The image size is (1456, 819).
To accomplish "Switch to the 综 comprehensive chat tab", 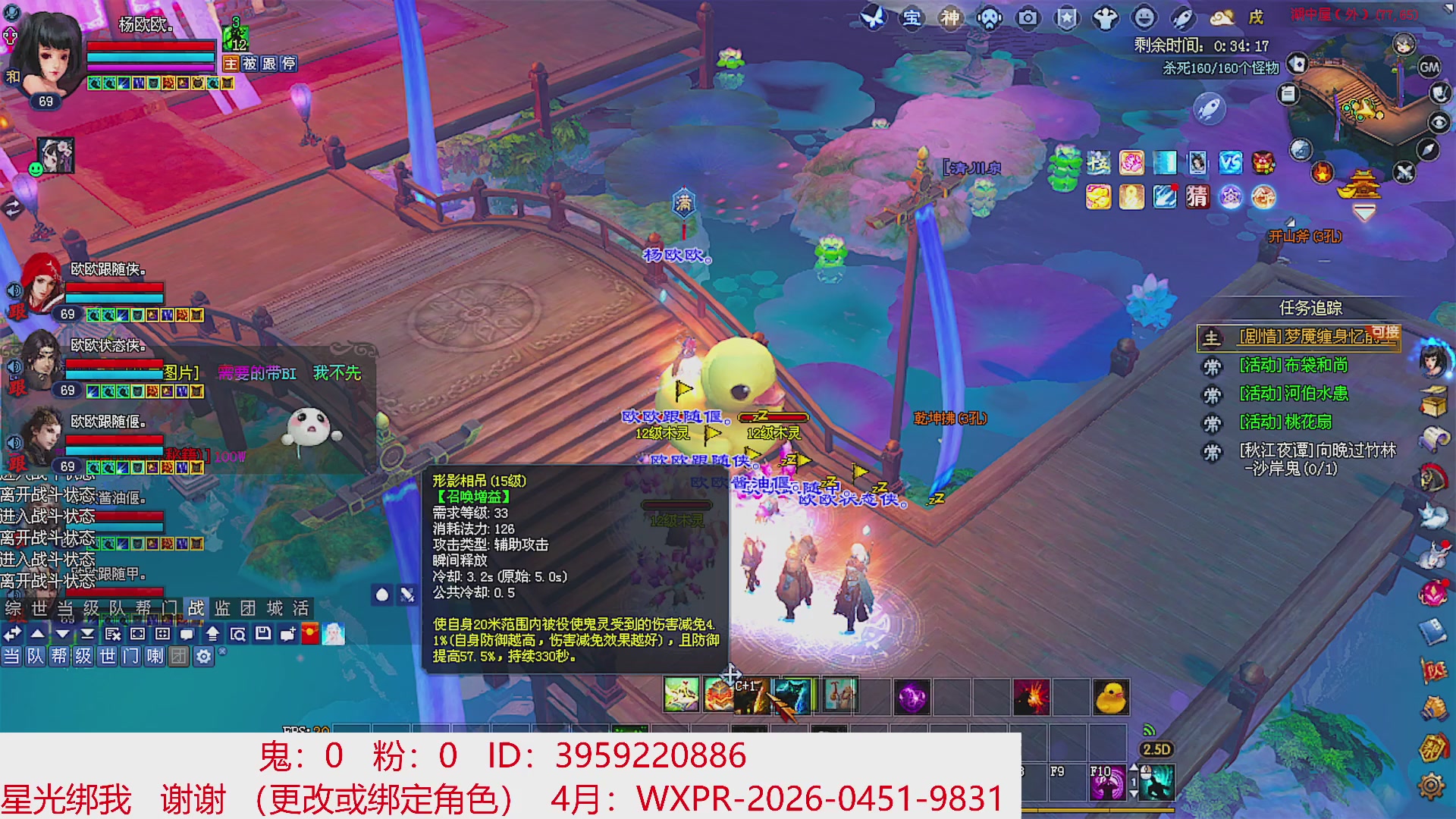I will tap(11, 609).
